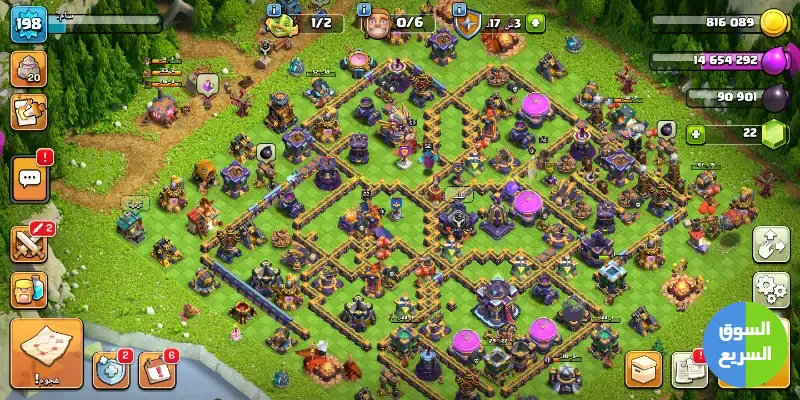The image size is (800, 400).
Task: Click the green plus next to the shield
Action: coord(535,22)
